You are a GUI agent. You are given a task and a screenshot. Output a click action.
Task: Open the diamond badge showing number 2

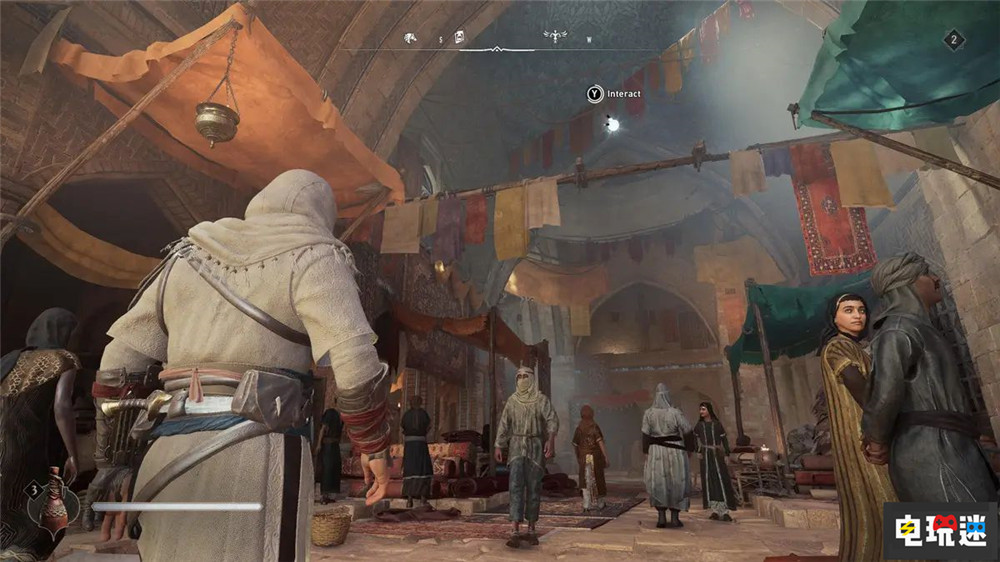coord(954,41)
